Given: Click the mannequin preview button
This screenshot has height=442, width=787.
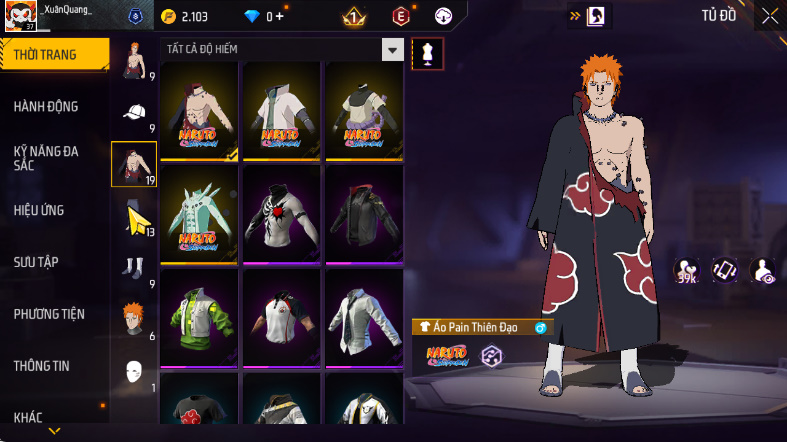Looking at the screenshot, I should pyautogui.click(x=428, y=53).
